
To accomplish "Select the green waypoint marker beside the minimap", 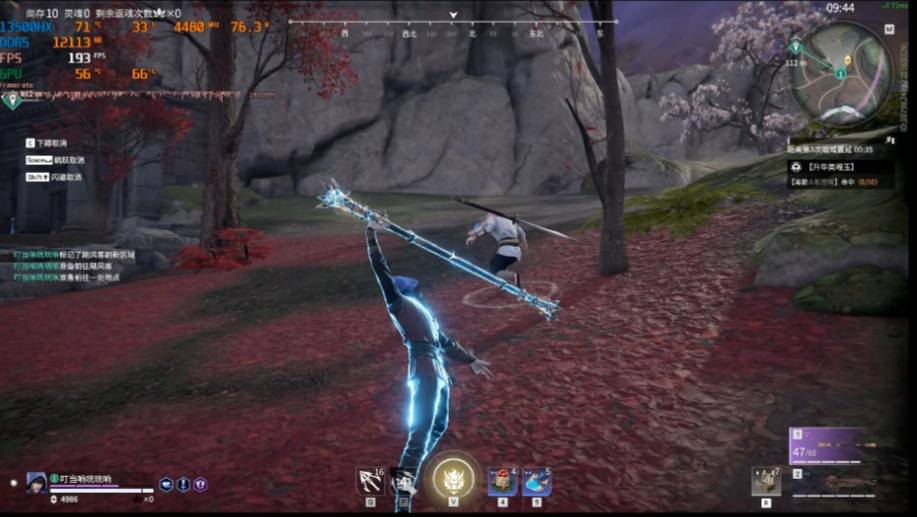I will point(795,47).
